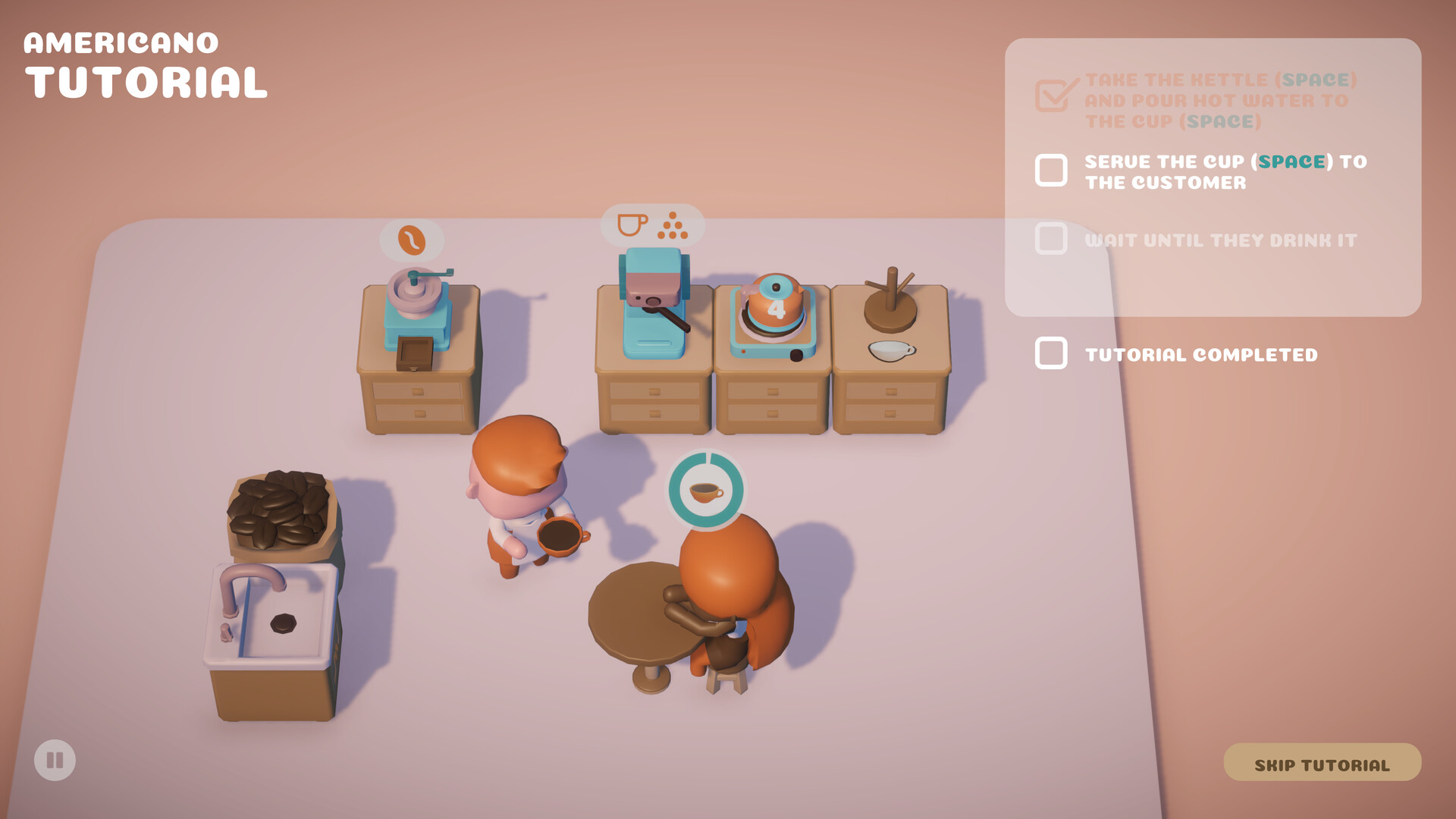
Task: Select the cup and beans bubble above the espresso machine
Action: [x=652, y=225]
